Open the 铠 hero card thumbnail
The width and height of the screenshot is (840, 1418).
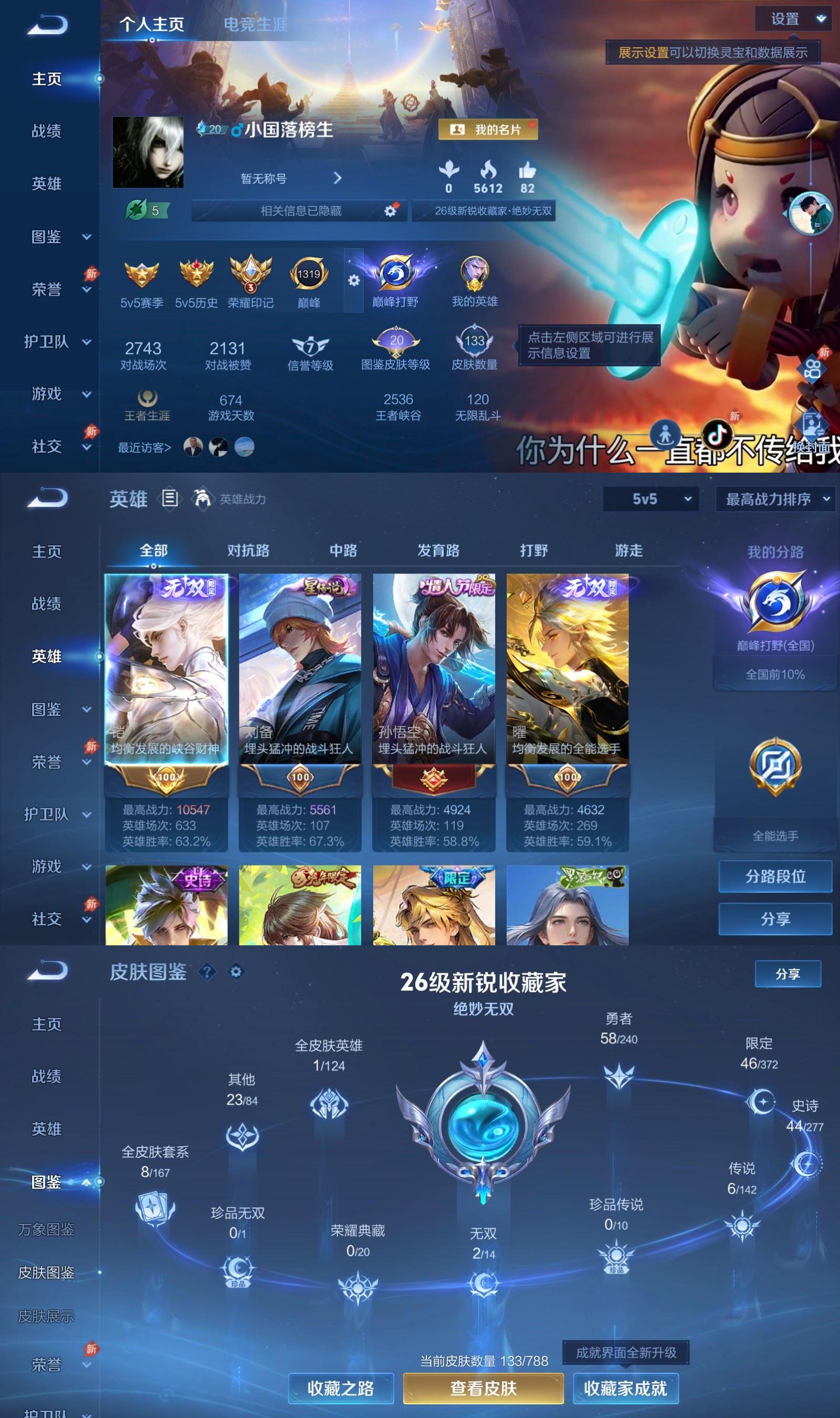(165, 668)
